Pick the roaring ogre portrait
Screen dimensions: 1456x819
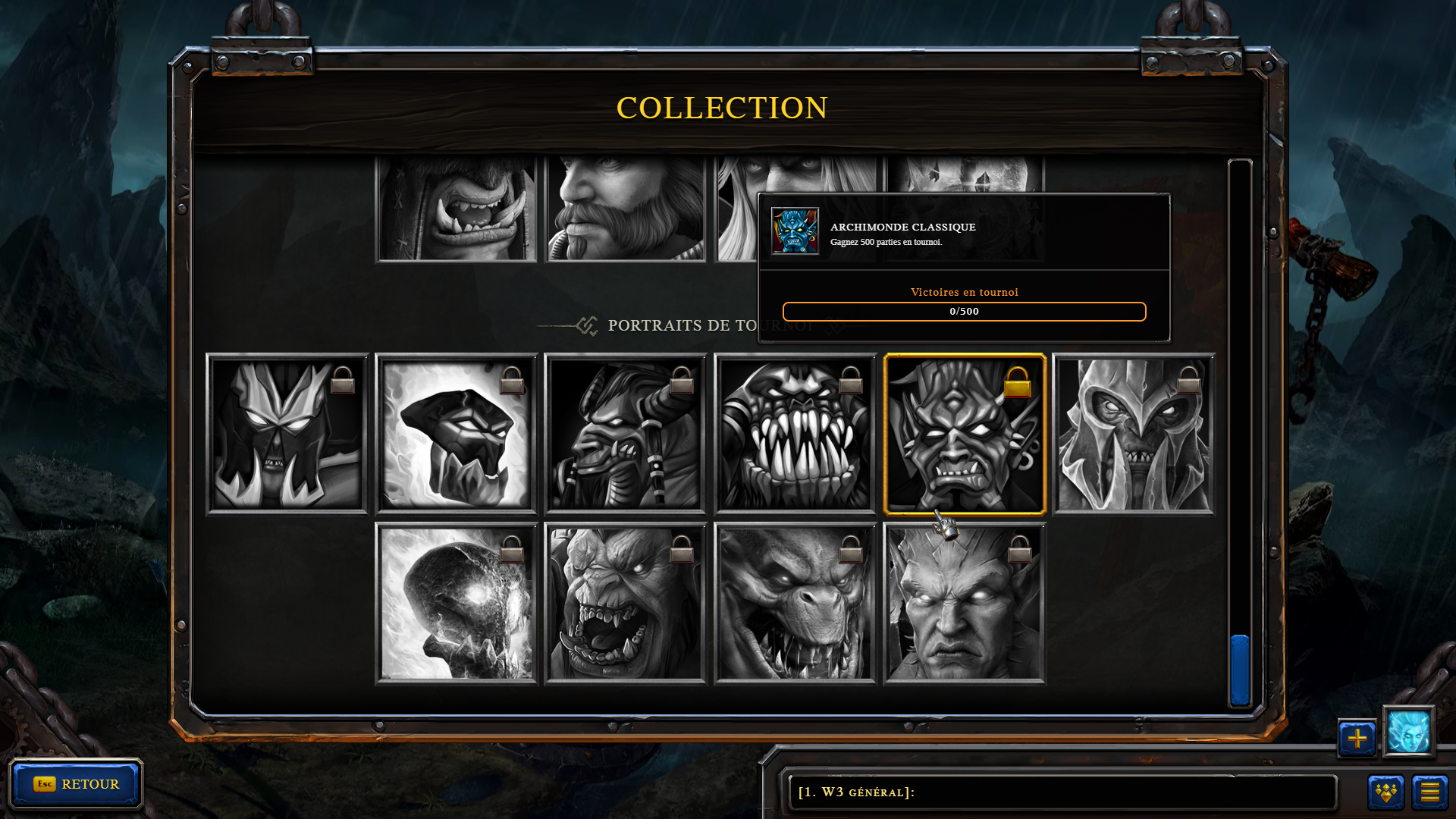(626, 604)
